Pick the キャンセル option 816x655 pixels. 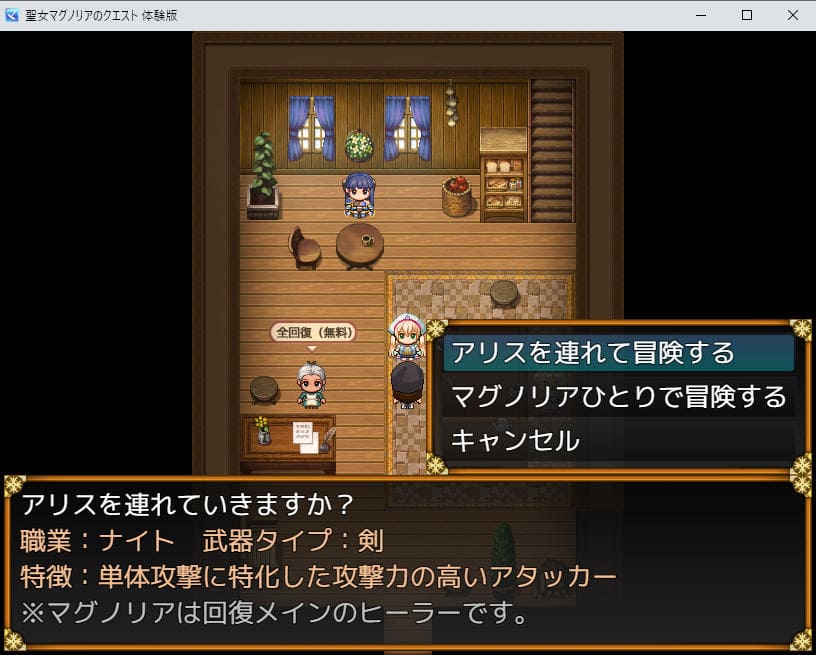pyautogui.click(x=516, y=440)
